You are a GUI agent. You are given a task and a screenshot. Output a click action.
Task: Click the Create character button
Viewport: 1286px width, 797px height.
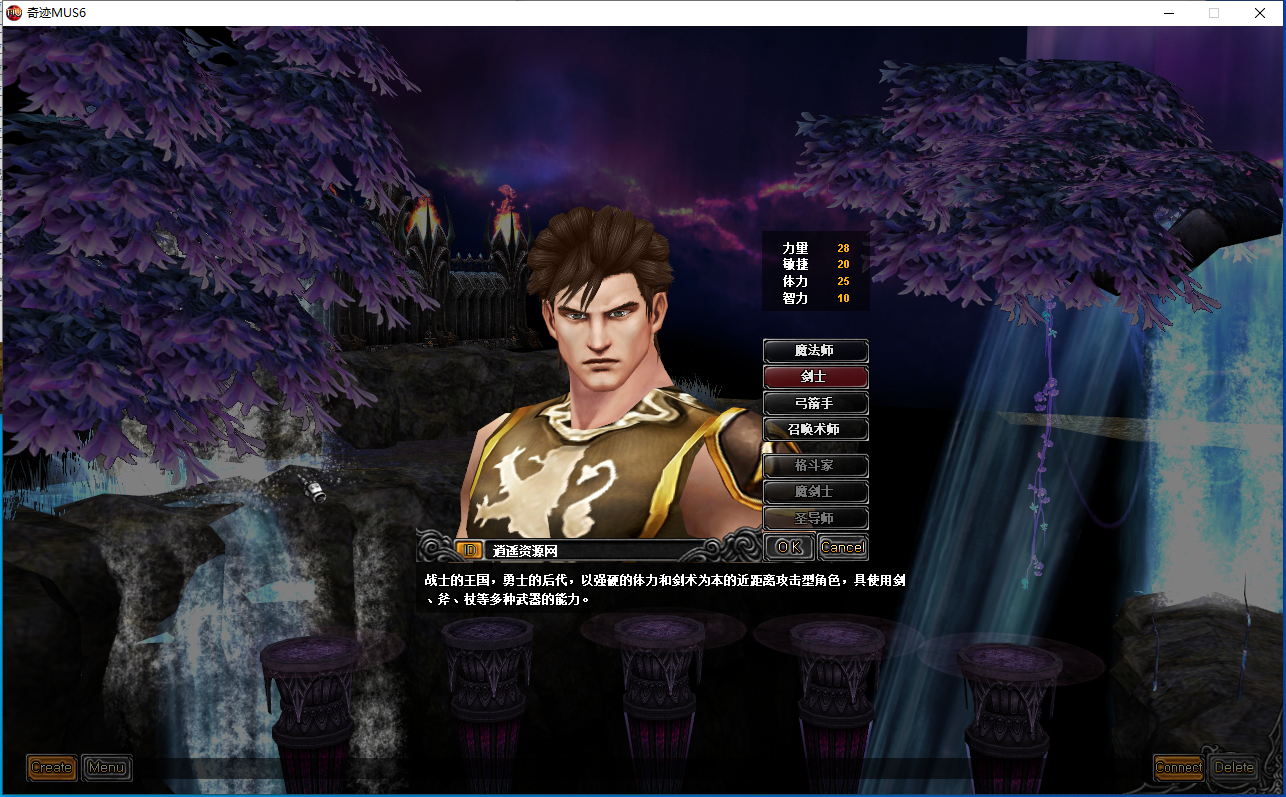point(51,768)
